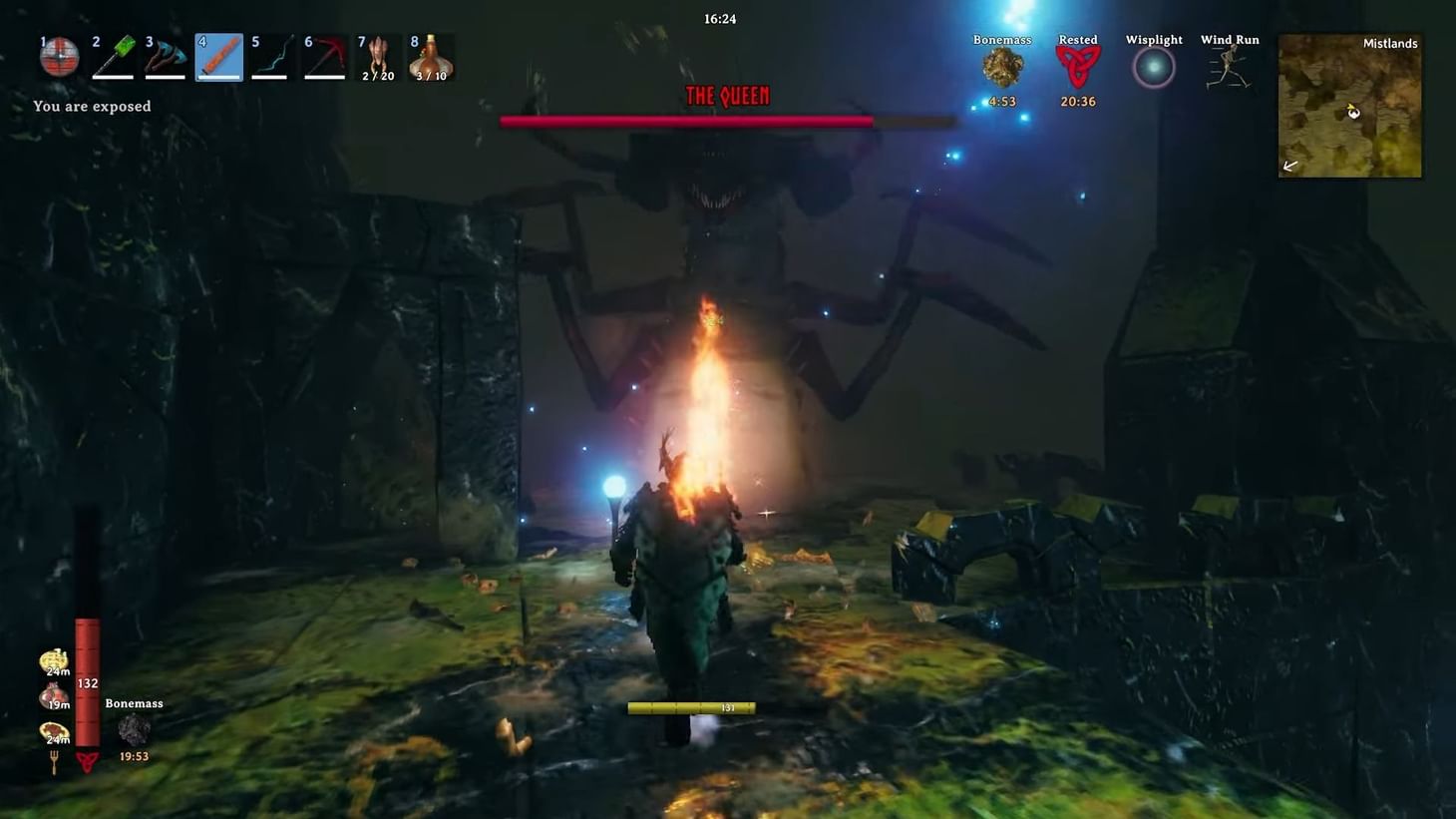Select the crossbow in hotbar slot 6
1456x819 pixels.
[x=325, y=56]
